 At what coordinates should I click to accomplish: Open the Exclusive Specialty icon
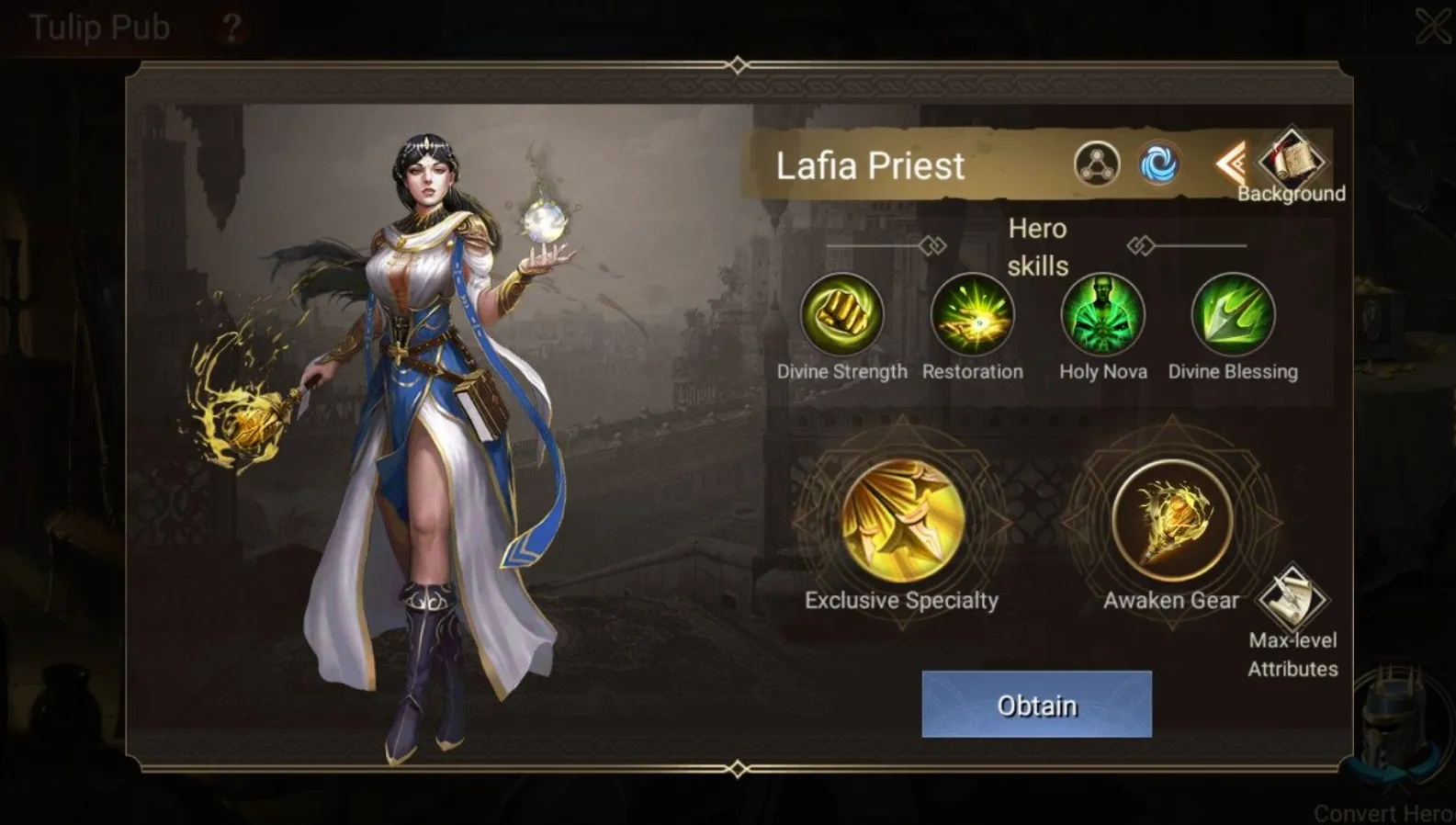(902, 521)
